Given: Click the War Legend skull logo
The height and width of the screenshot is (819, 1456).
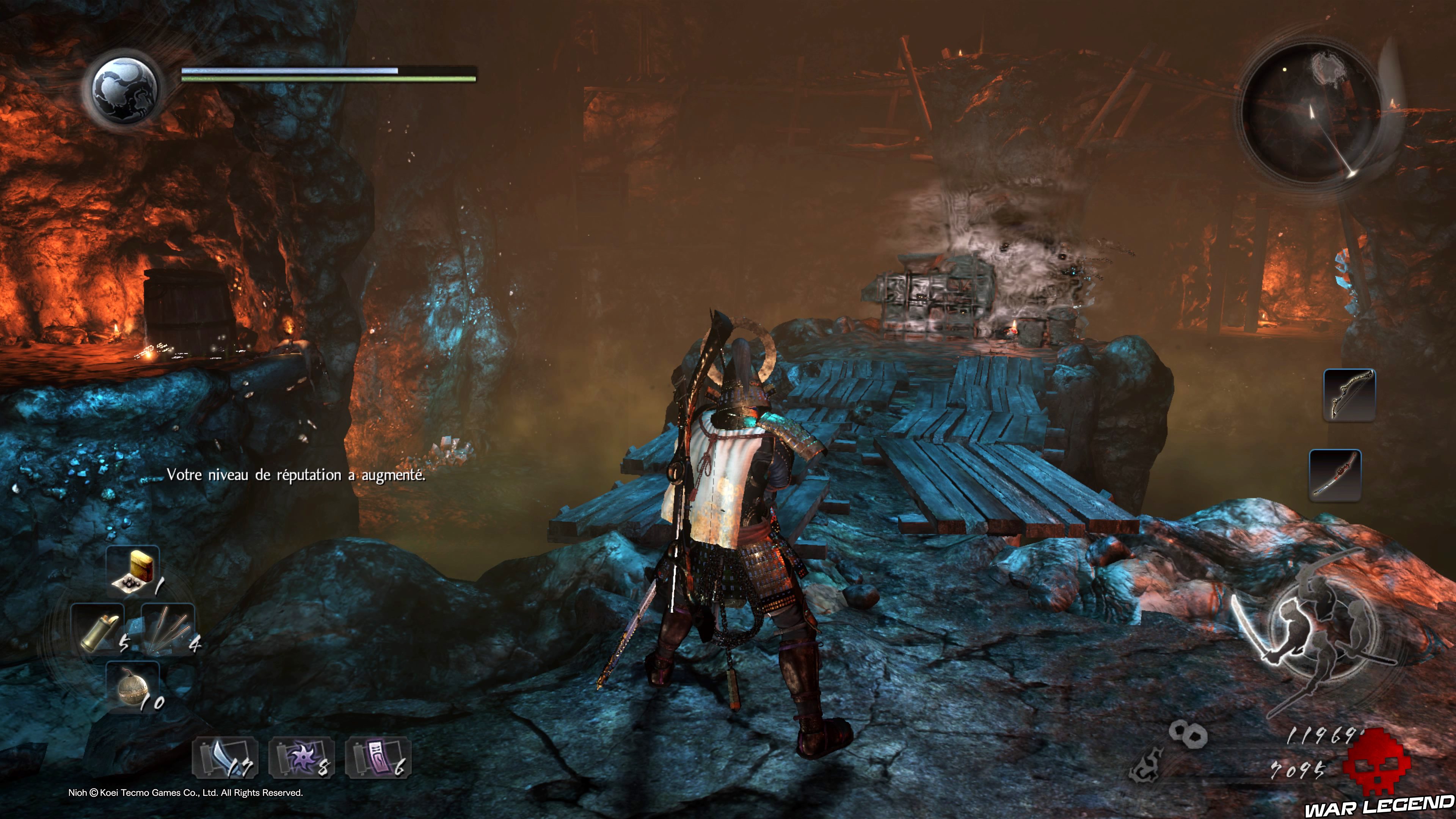Looking at the screenshot, I should (1375, 766).
